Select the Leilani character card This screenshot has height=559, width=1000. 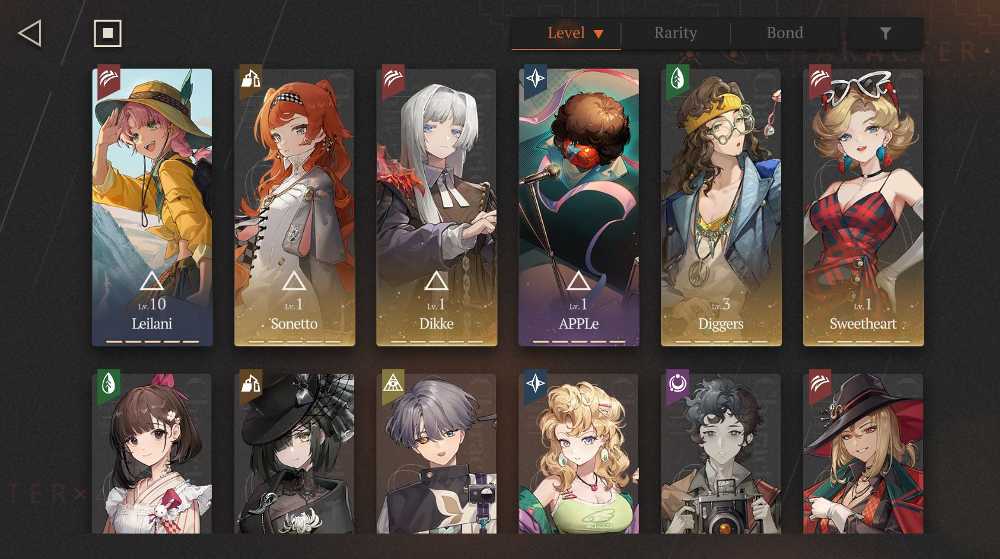152,207
